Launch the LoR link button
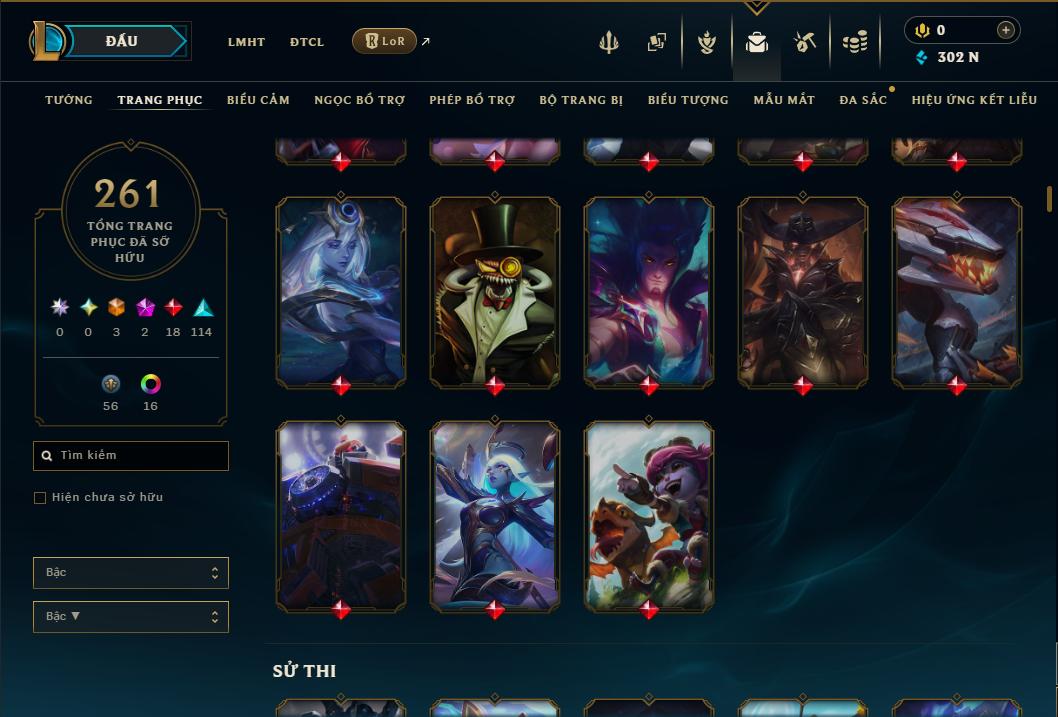Screen dimensions: 1058x717 [385, 41]
